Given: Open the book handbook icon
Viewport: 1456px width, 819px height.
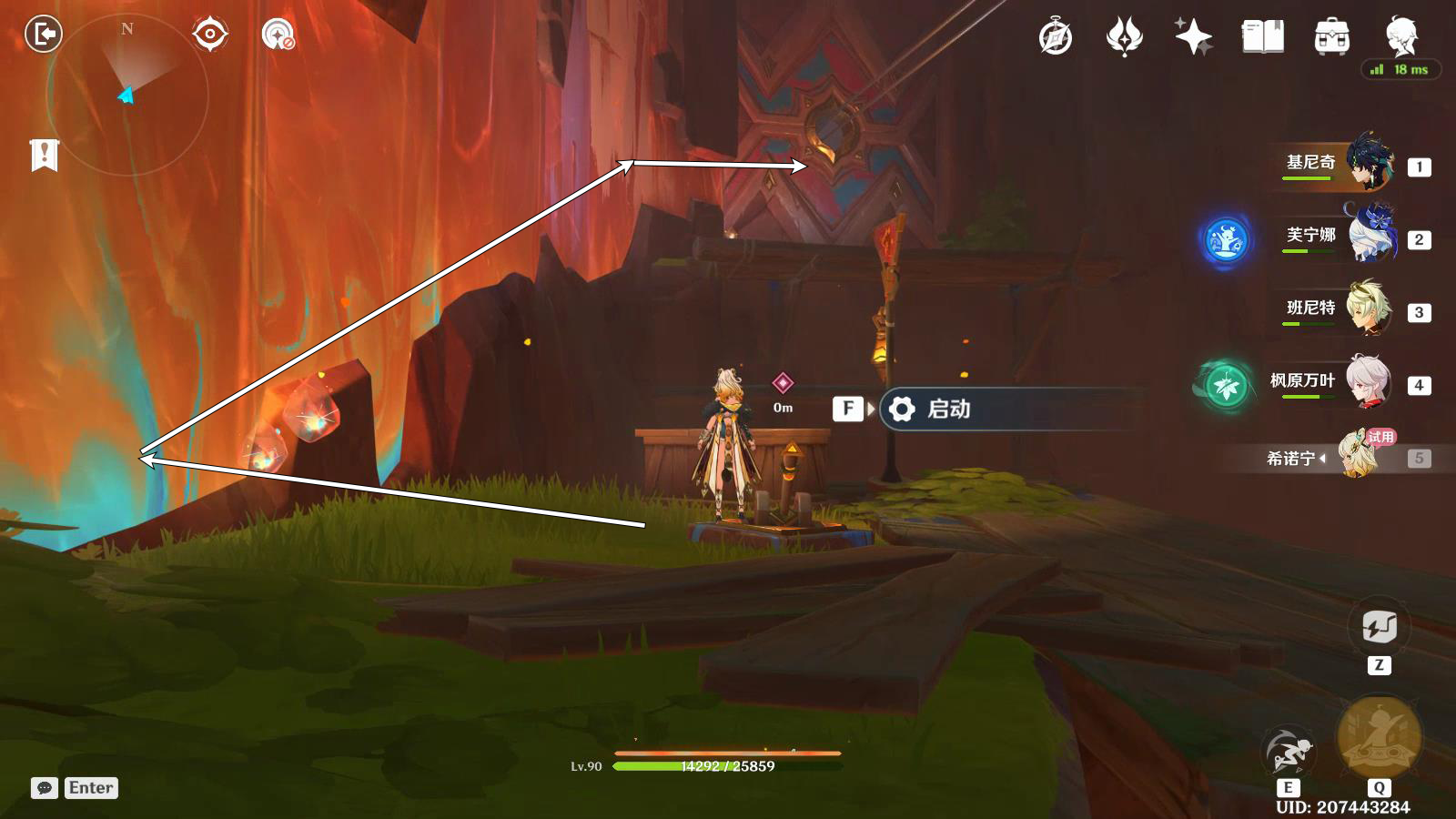Looking at the screenshot, I should click(1262, 37).
